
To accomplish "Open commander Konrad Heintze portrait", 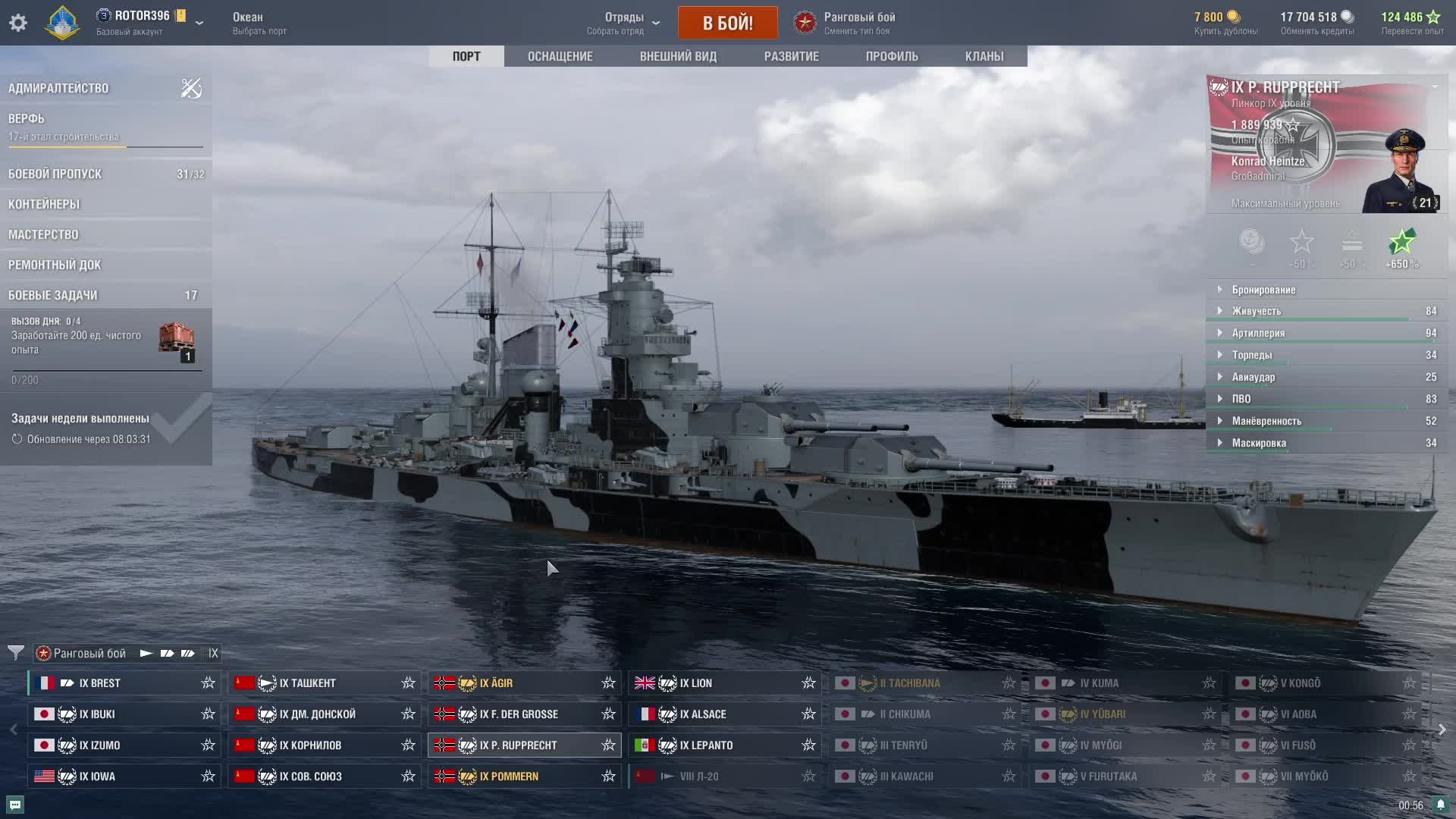I will 1402,171.
